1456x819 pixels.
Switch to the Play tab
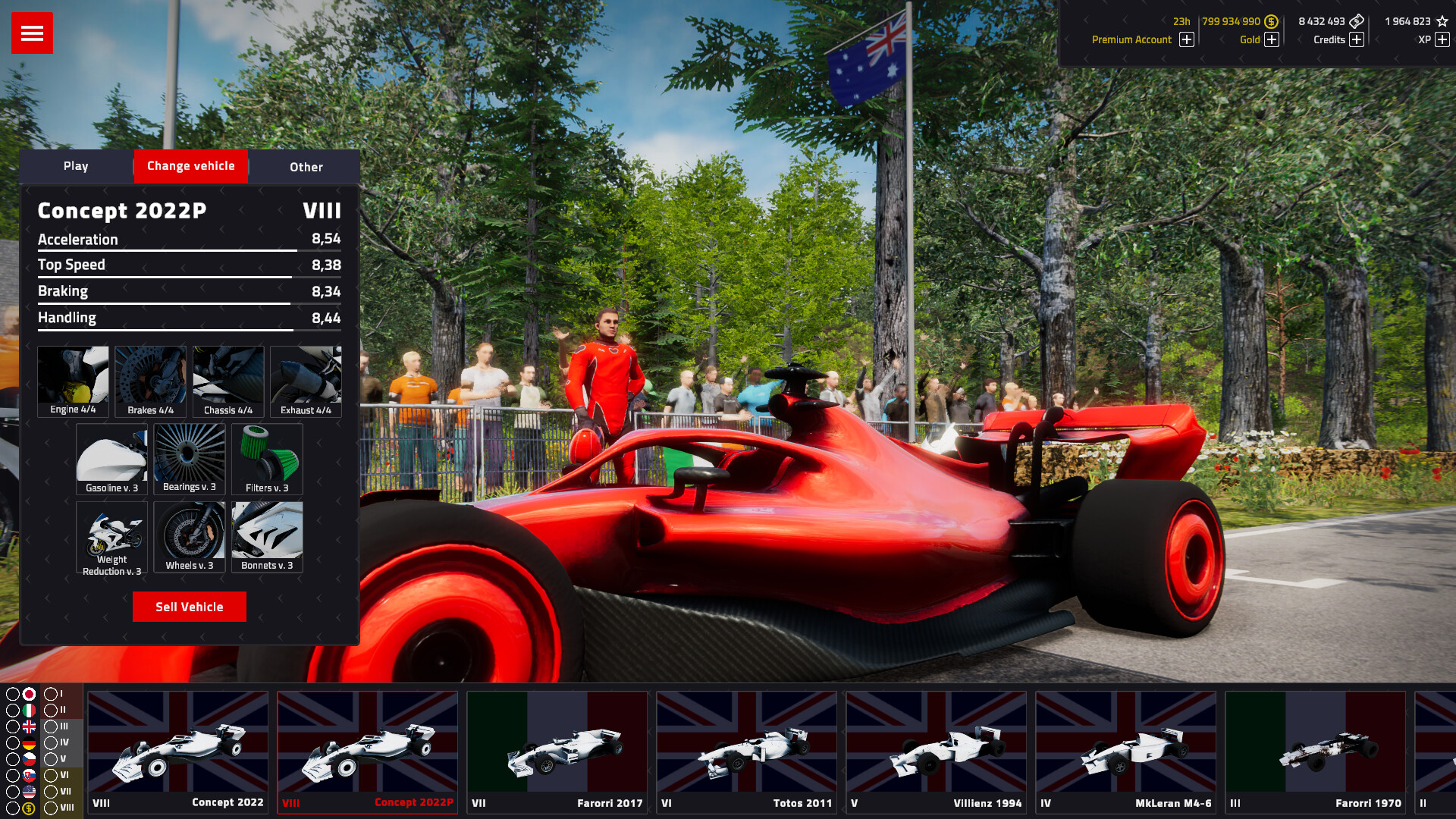tap(77, 166)
